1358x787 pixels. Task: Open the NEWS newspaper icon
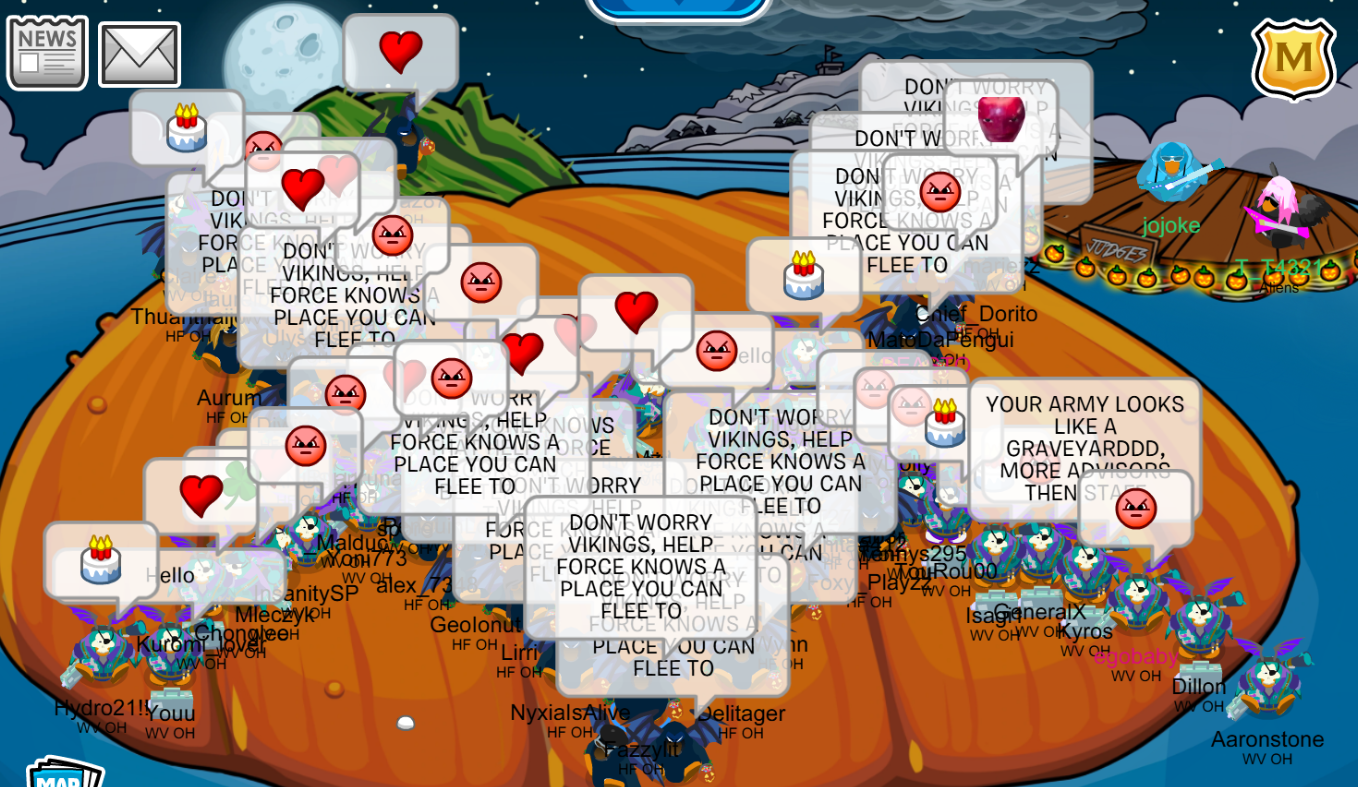pyautogui.click(x=47, y=52)
